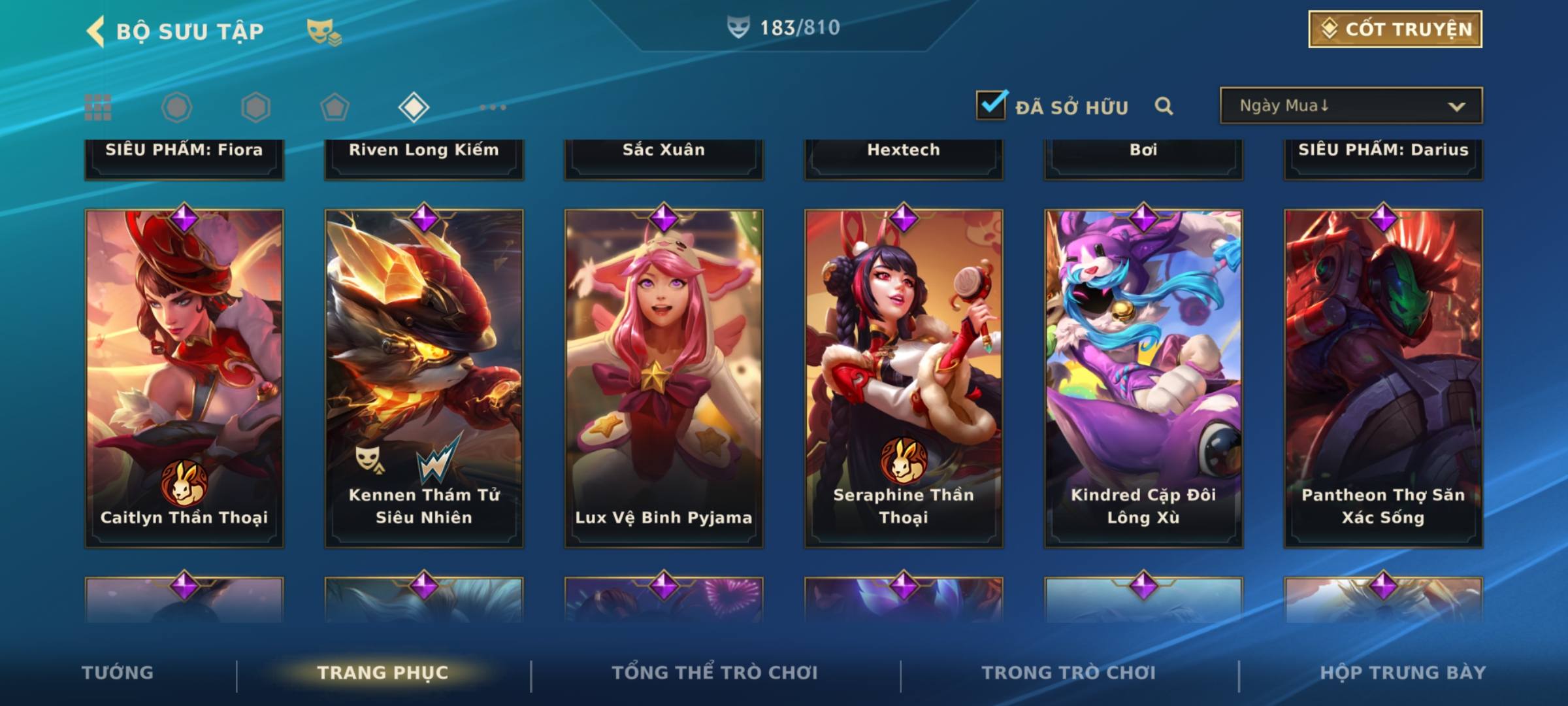Screen dimensions: 1568x706
Task: Show more filters via three dots
Action: (x=493, y=107)
